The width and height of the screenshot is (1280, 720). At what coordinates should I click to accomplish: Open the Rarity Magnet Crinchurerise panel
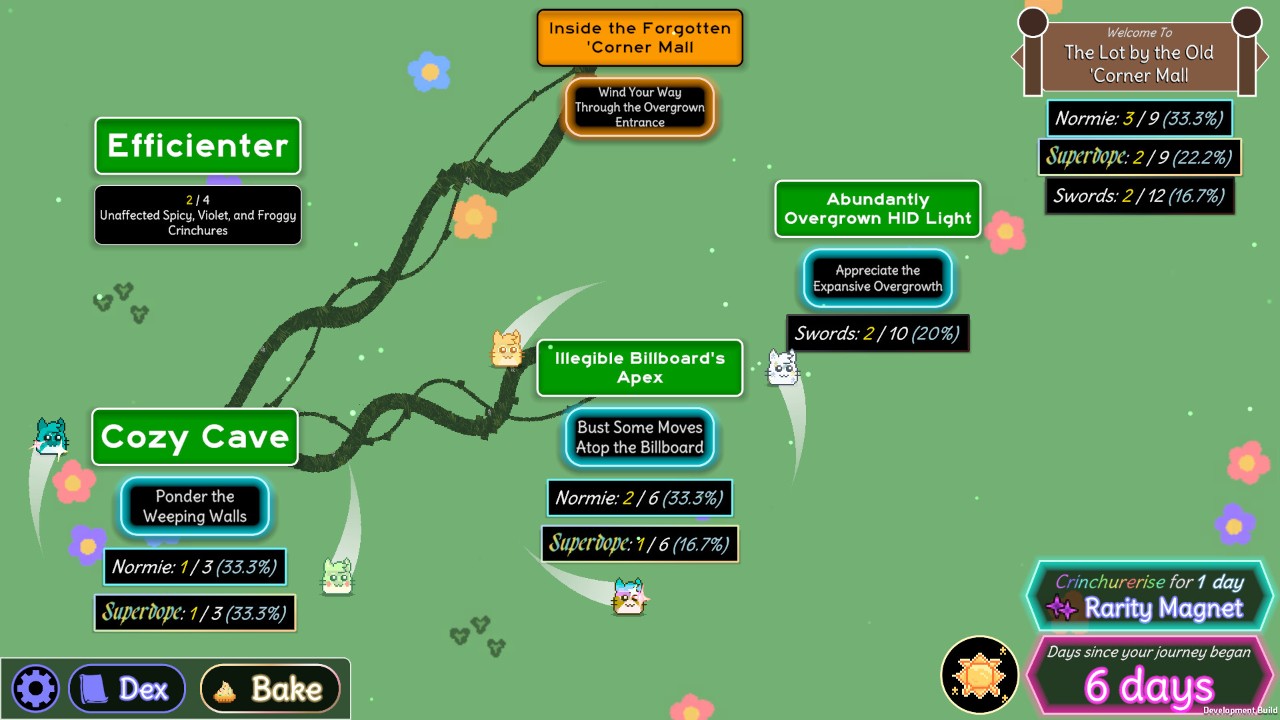[x=1150, y=596]
